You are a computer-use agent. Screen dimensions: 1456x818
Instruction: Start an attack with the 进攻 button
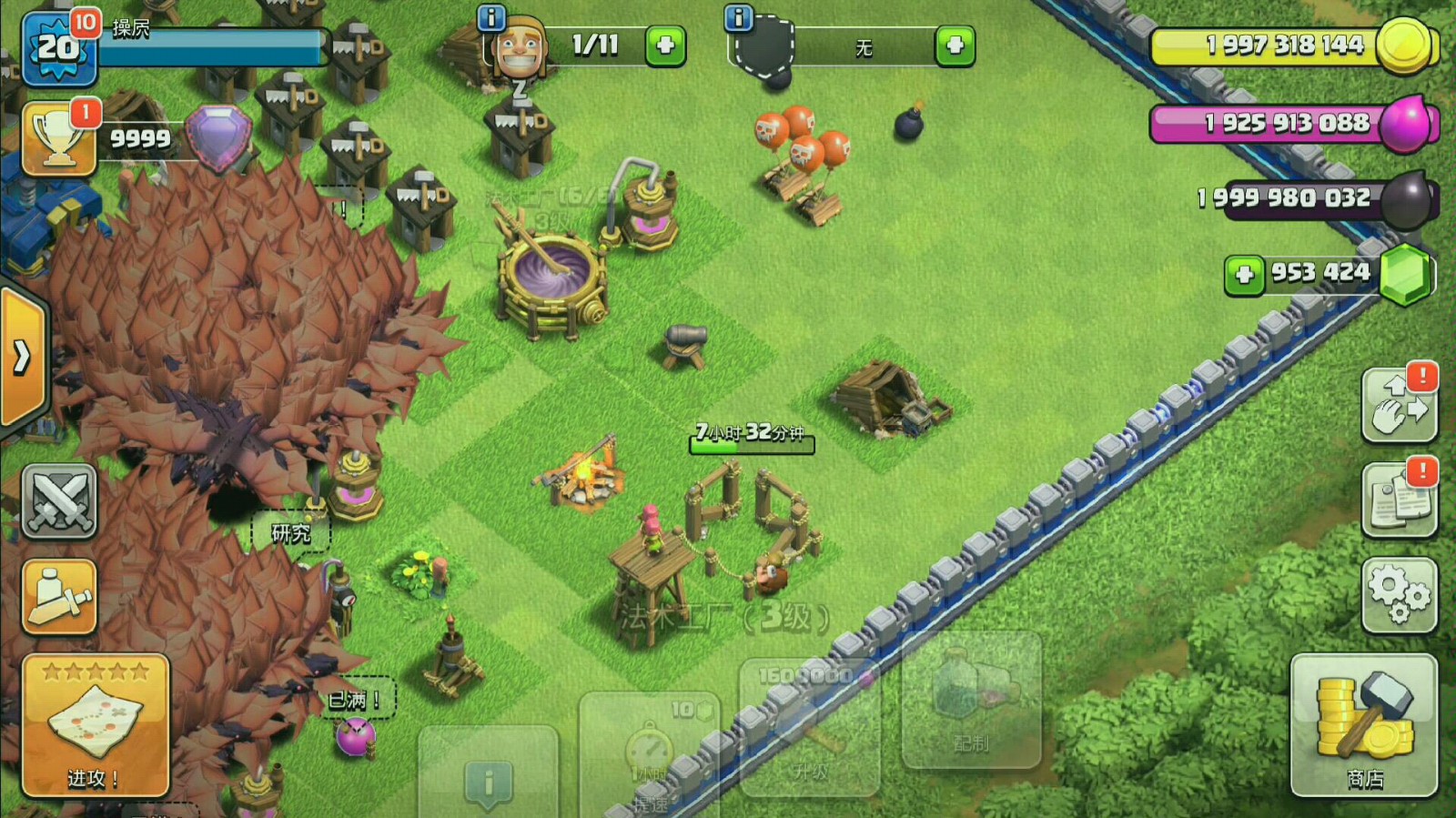(x=96, y=726)
